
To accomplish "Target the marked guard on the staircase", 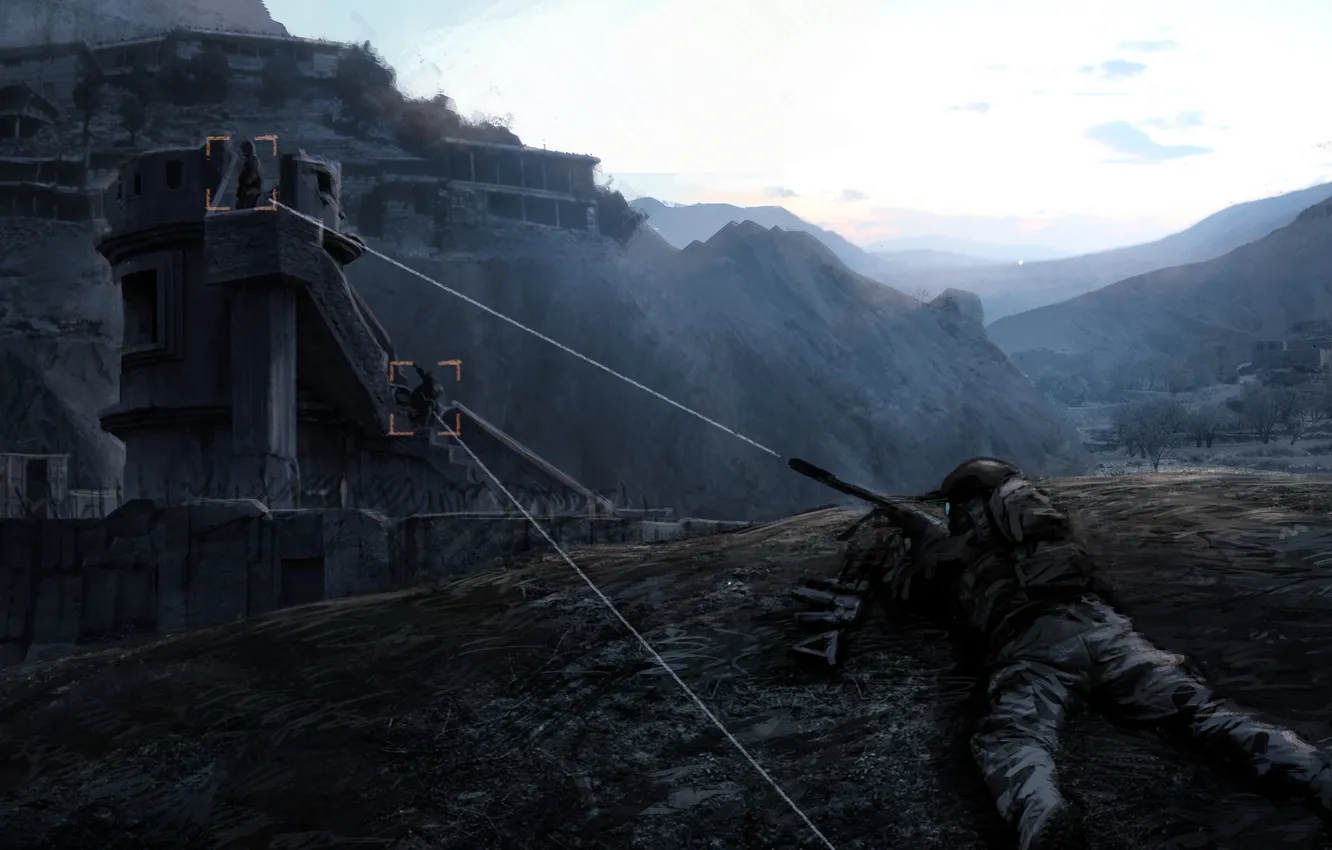I will point(426,398).
